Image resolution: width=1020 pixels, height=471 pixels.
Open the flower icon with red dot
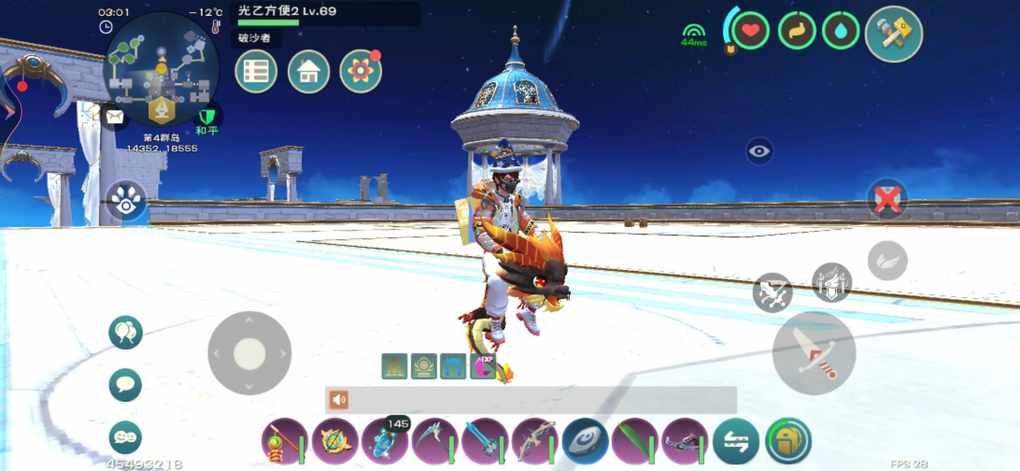click(x=360, y=71)
